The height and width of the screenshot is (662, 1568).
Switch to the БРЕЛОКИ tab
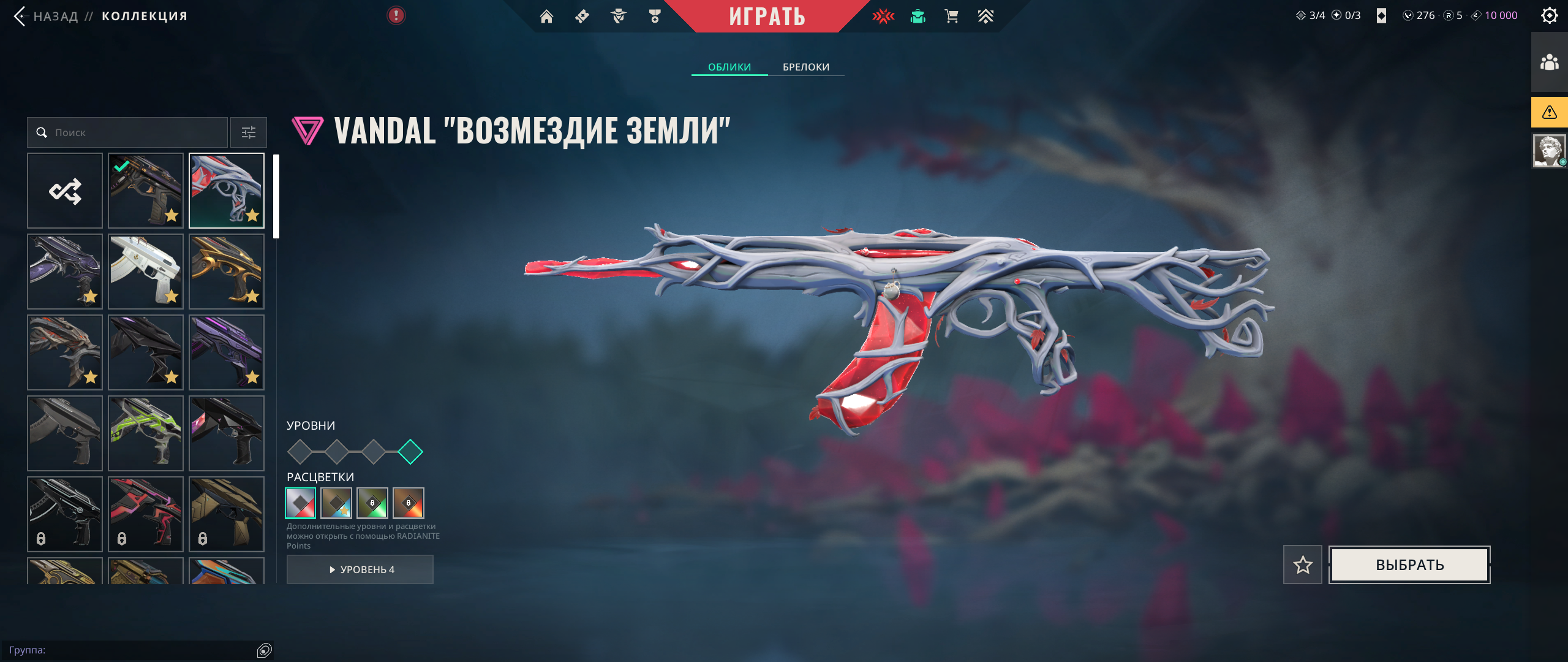[x=806, y=67]
